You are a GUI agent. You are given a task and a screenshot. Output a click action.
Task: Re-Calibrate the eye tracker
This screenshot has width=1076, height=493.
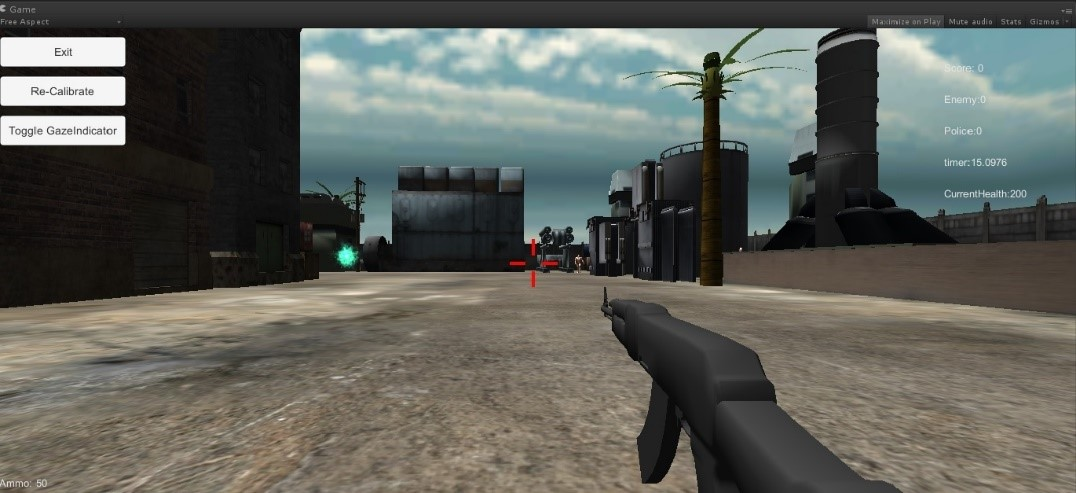(63, 91)
